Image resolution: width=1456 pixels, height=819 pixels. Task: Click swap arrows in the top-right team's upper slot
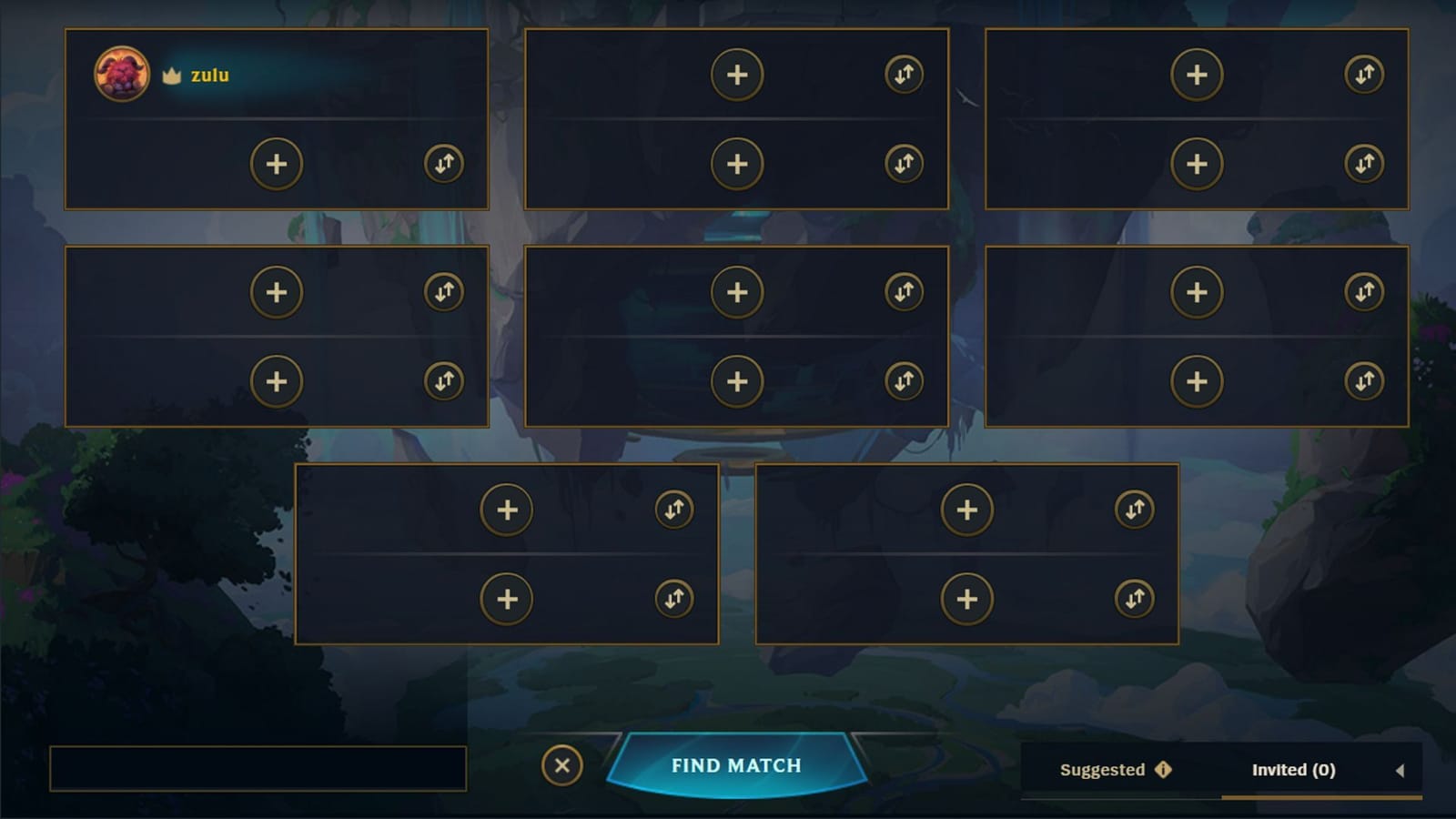click(x=1362, y=75)
